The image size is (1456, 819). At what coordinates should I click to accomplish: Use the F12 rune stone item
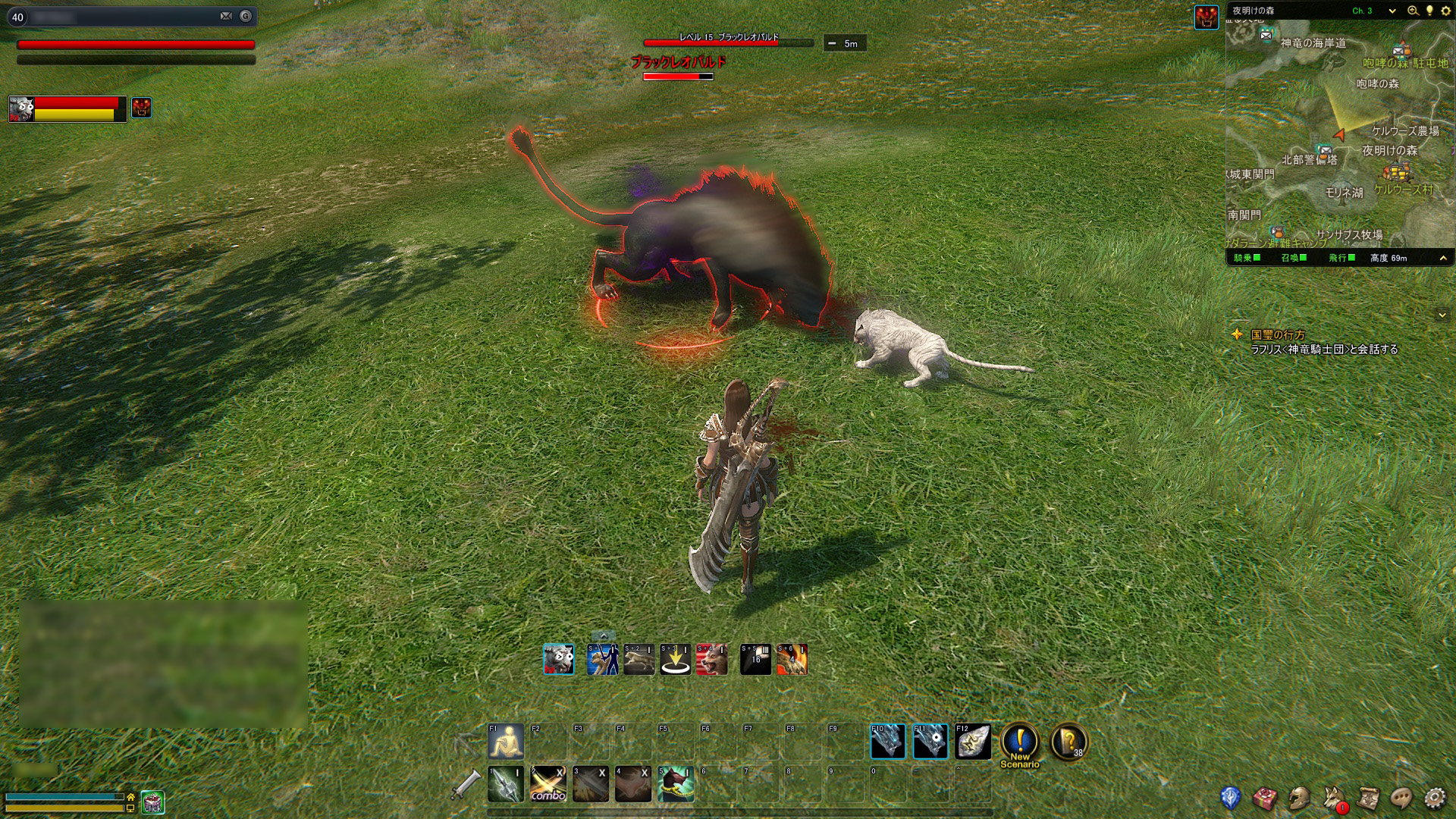click(x=973, y=742)
